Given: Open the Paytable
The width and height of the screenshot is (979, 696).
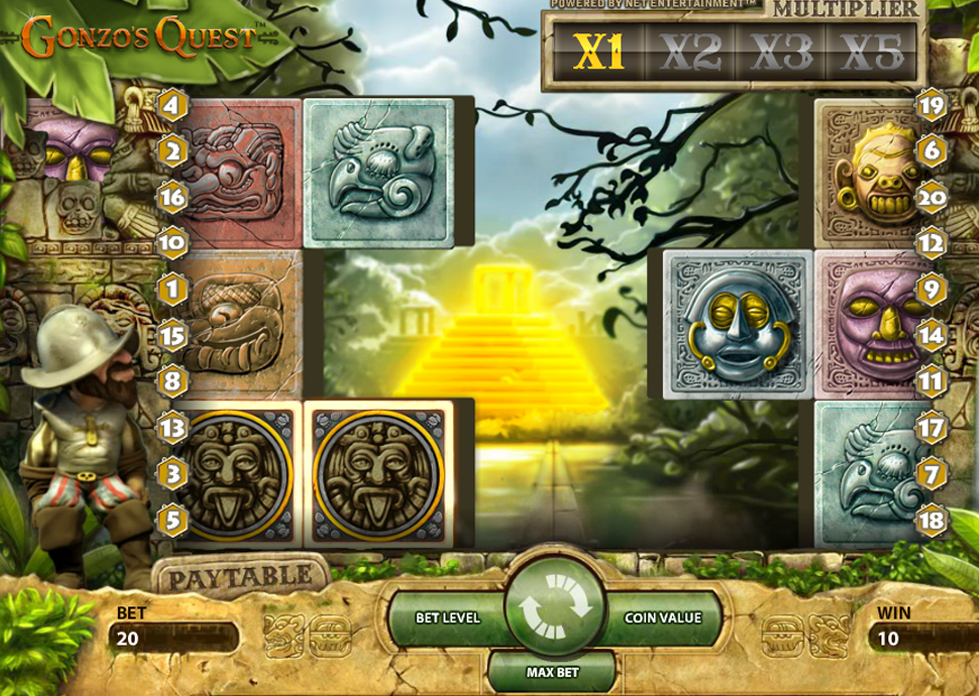Looking at the screenshot, I should (x=240, y=579).
